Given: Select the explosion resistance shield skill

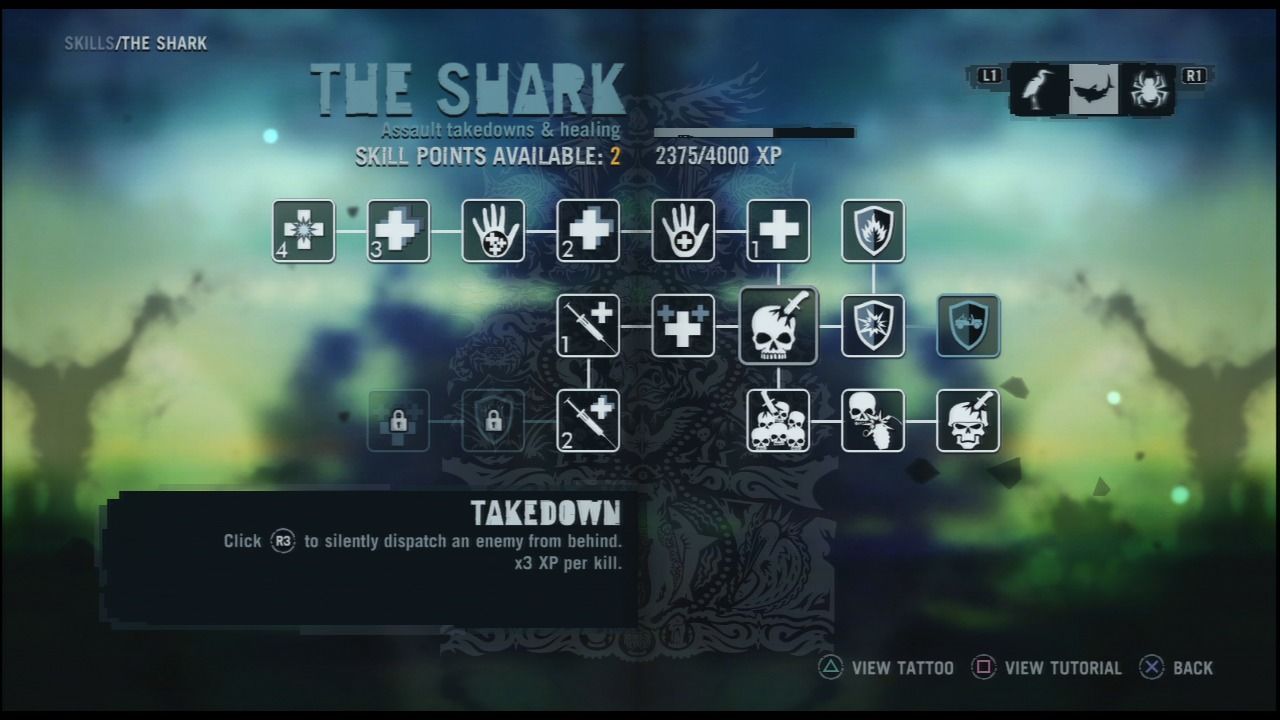Looking at the screenshot, I should click(x=870, y=325).
